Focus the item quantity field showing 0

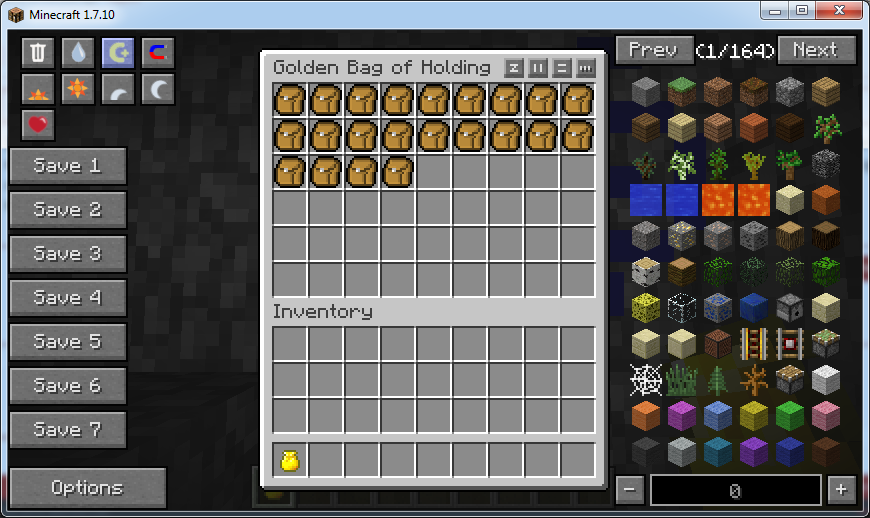pos(735,490)
